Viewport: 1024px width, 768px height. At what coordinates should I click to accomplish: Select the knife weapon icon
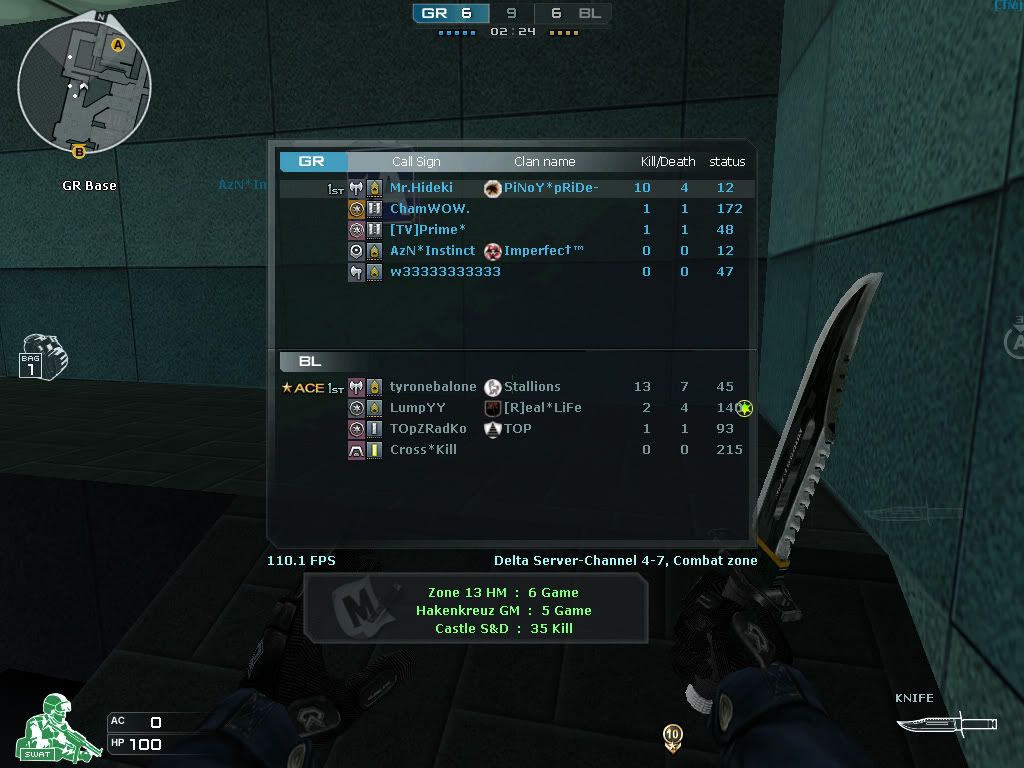930,724
